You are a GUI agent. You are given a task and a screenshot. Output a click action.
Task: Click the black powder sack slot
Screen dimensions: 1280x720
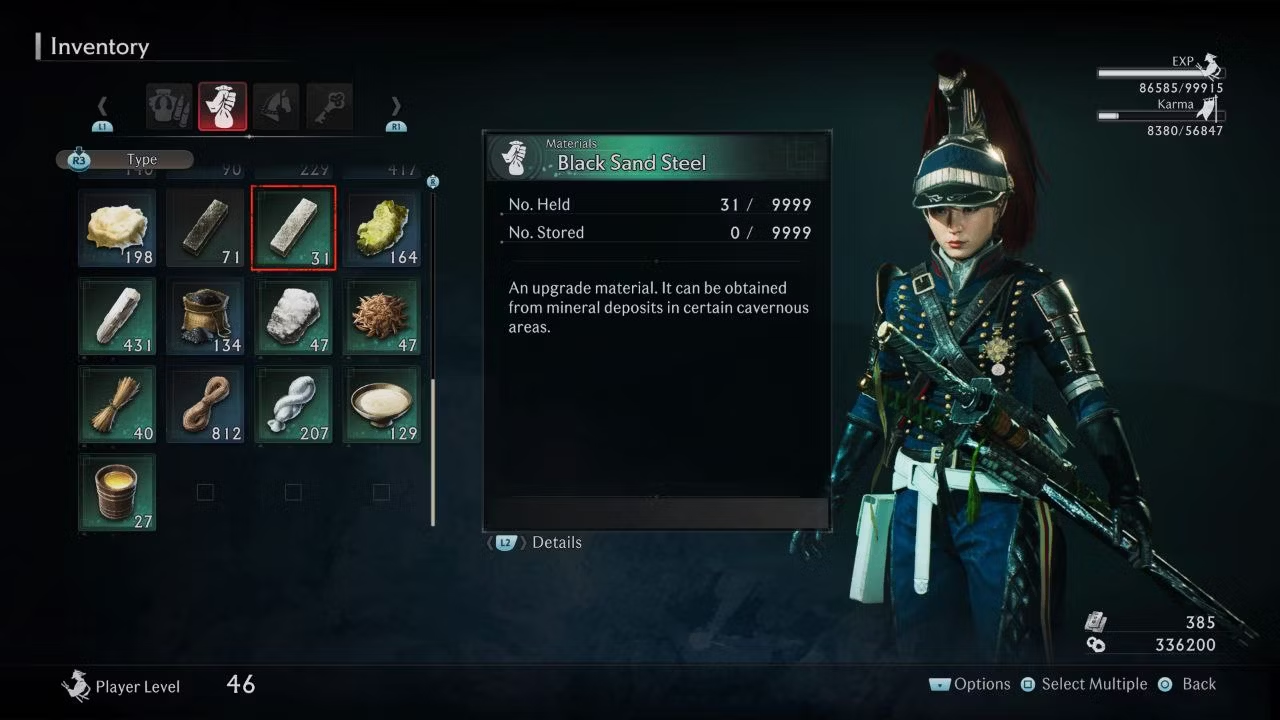[x=205, y=316]
